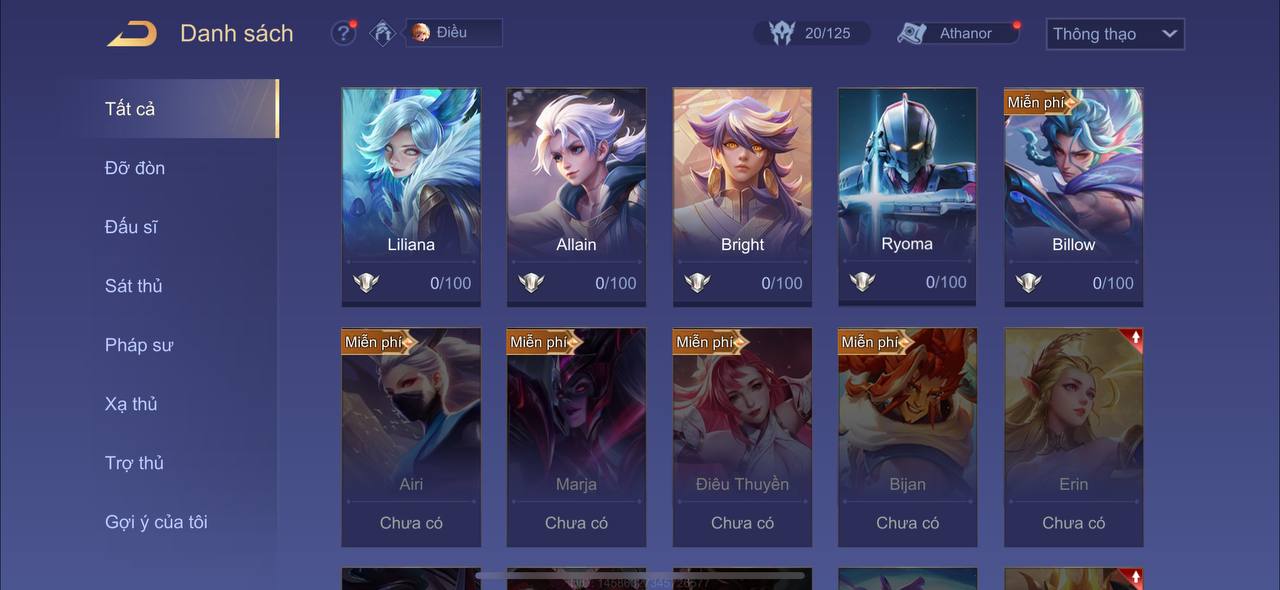Switch to the Tất cả tab
Viewport: 1280px width, 590px height.
tap(130, 109)
